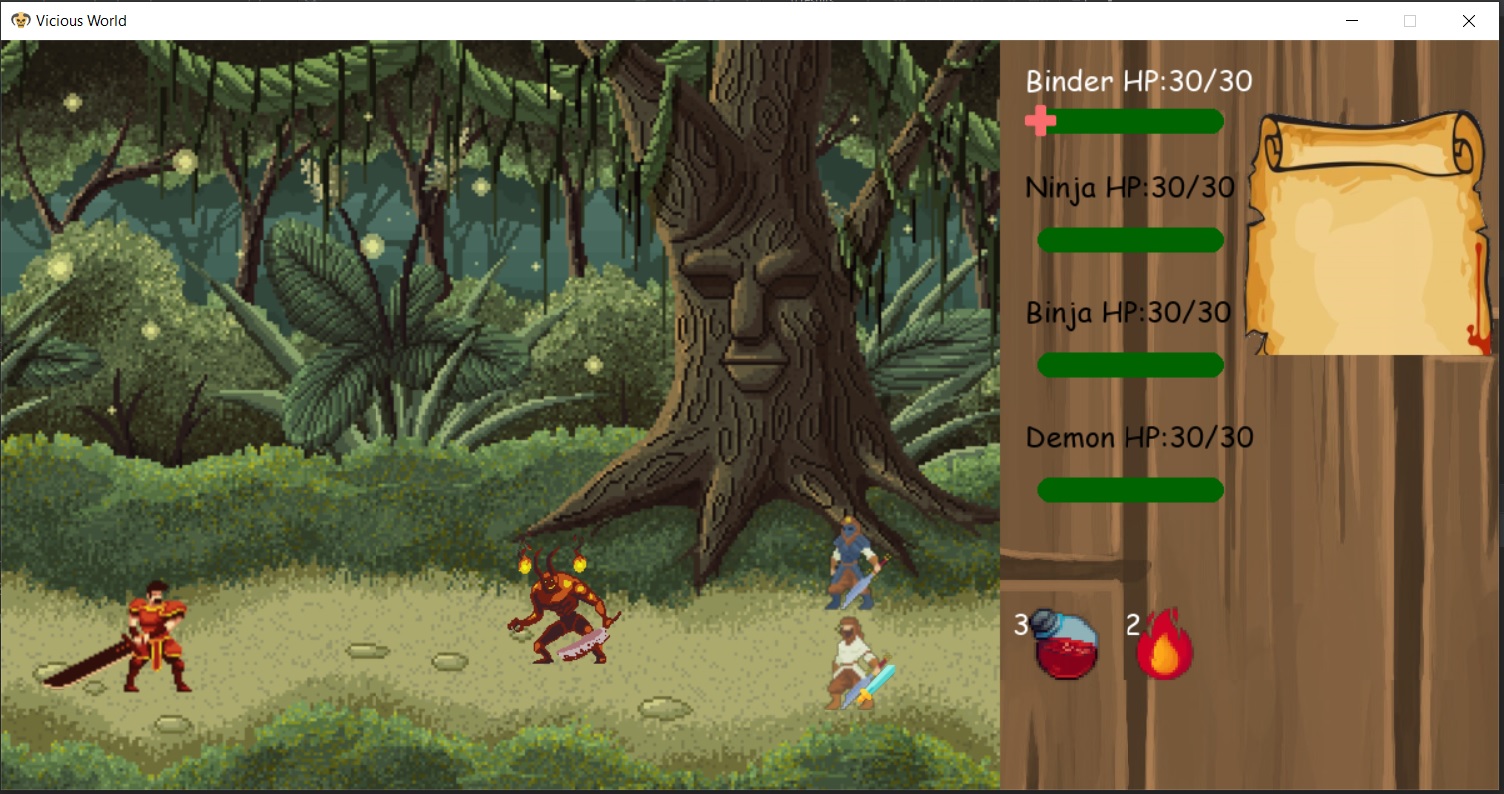The width and height of the screenshot is (1504, 794).
Task: Click the Ninja HP:30/30 label
Action: (1128, 186)
